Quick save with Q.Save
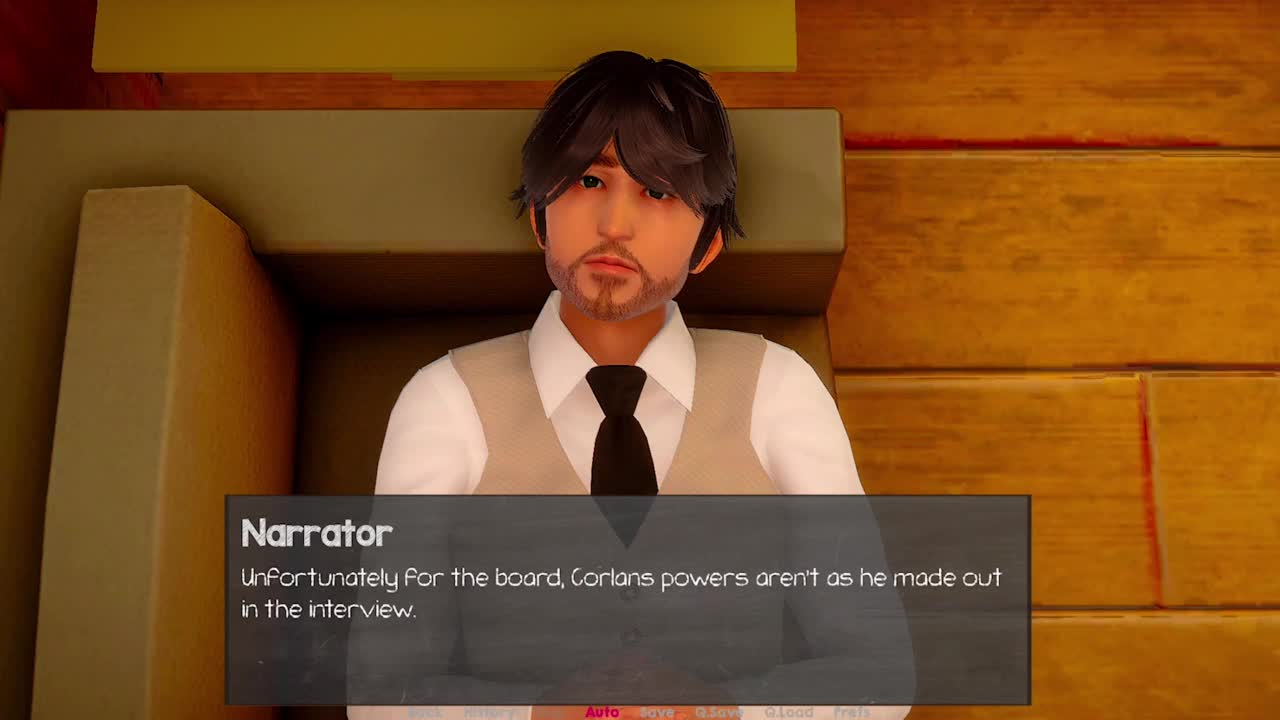The height and width of the screenshot is (720, 1280). pos(719,712)
